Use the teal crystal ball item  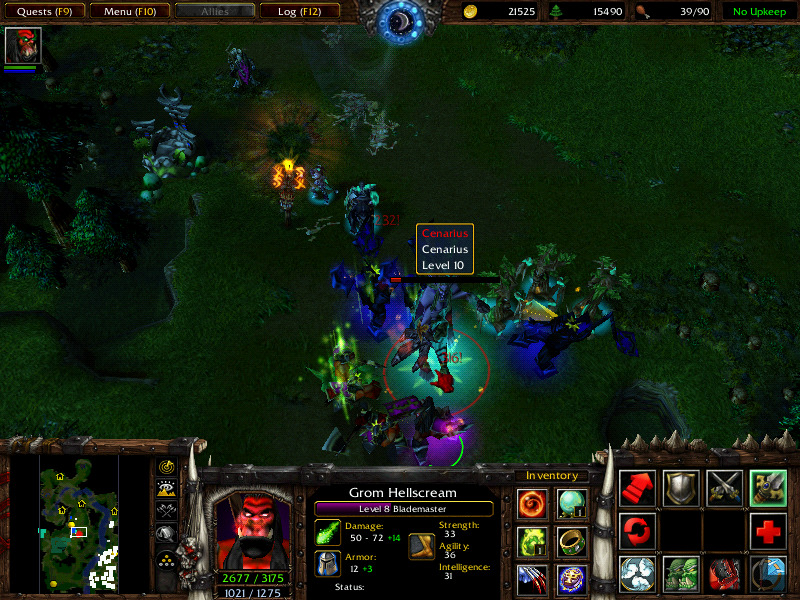[x=572, y=503]
